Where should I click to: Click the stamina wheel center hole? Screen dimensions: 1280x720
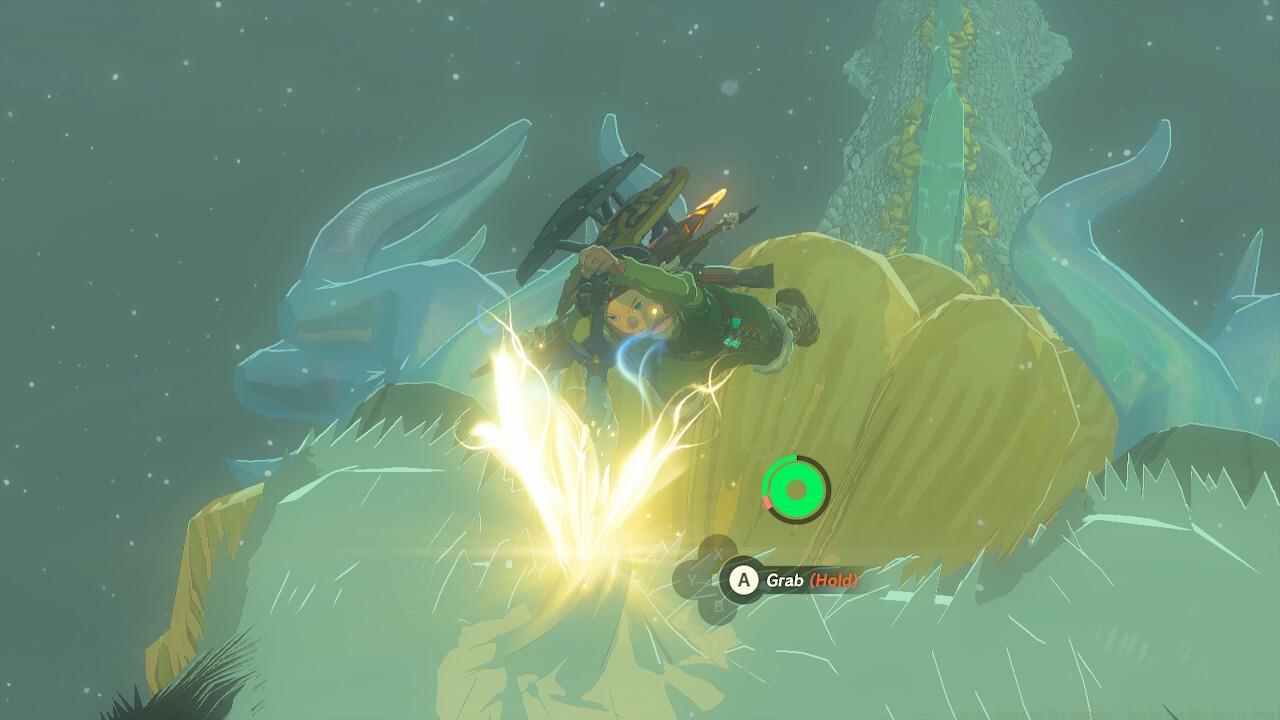coord(795,489)
